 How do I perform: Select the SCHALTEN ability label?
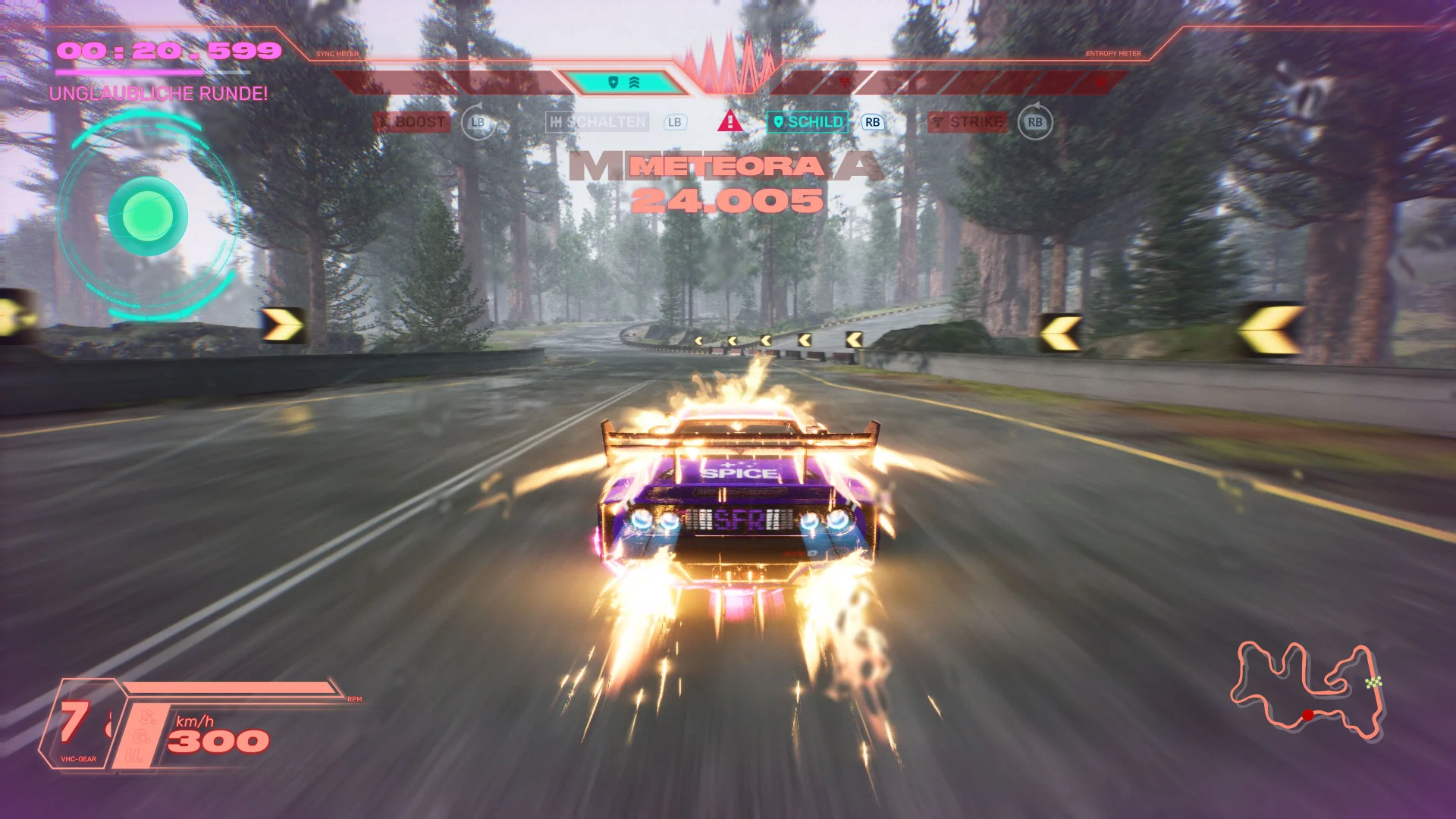click(x=598, y=122)
